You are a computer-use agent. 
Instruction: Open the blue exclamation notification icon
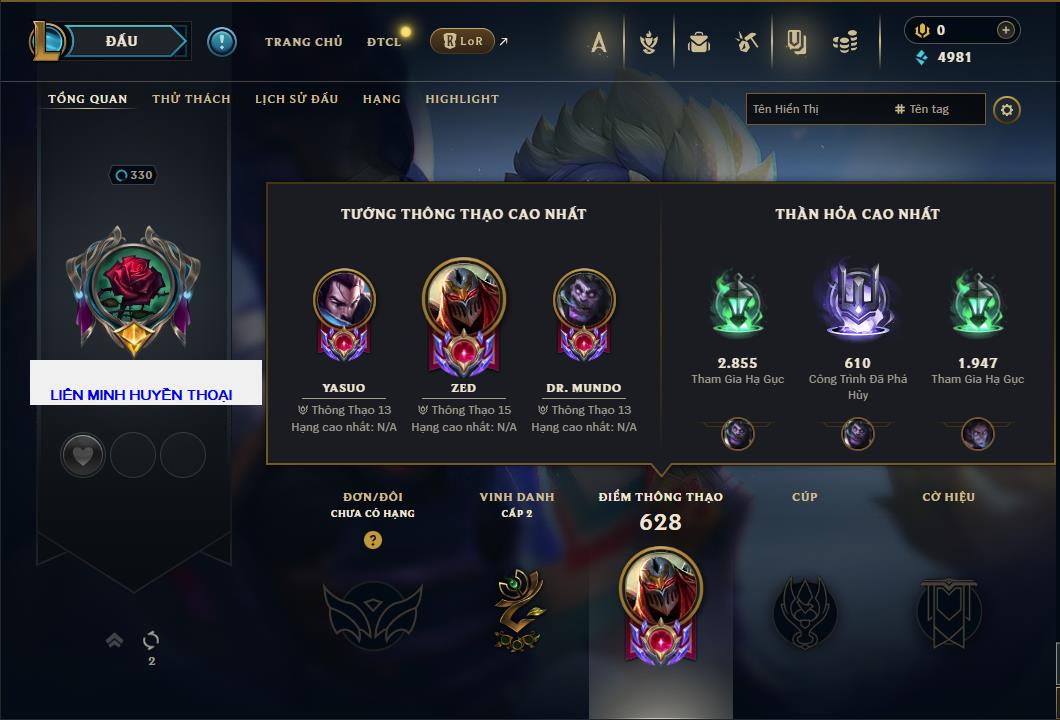click(221, 41)
